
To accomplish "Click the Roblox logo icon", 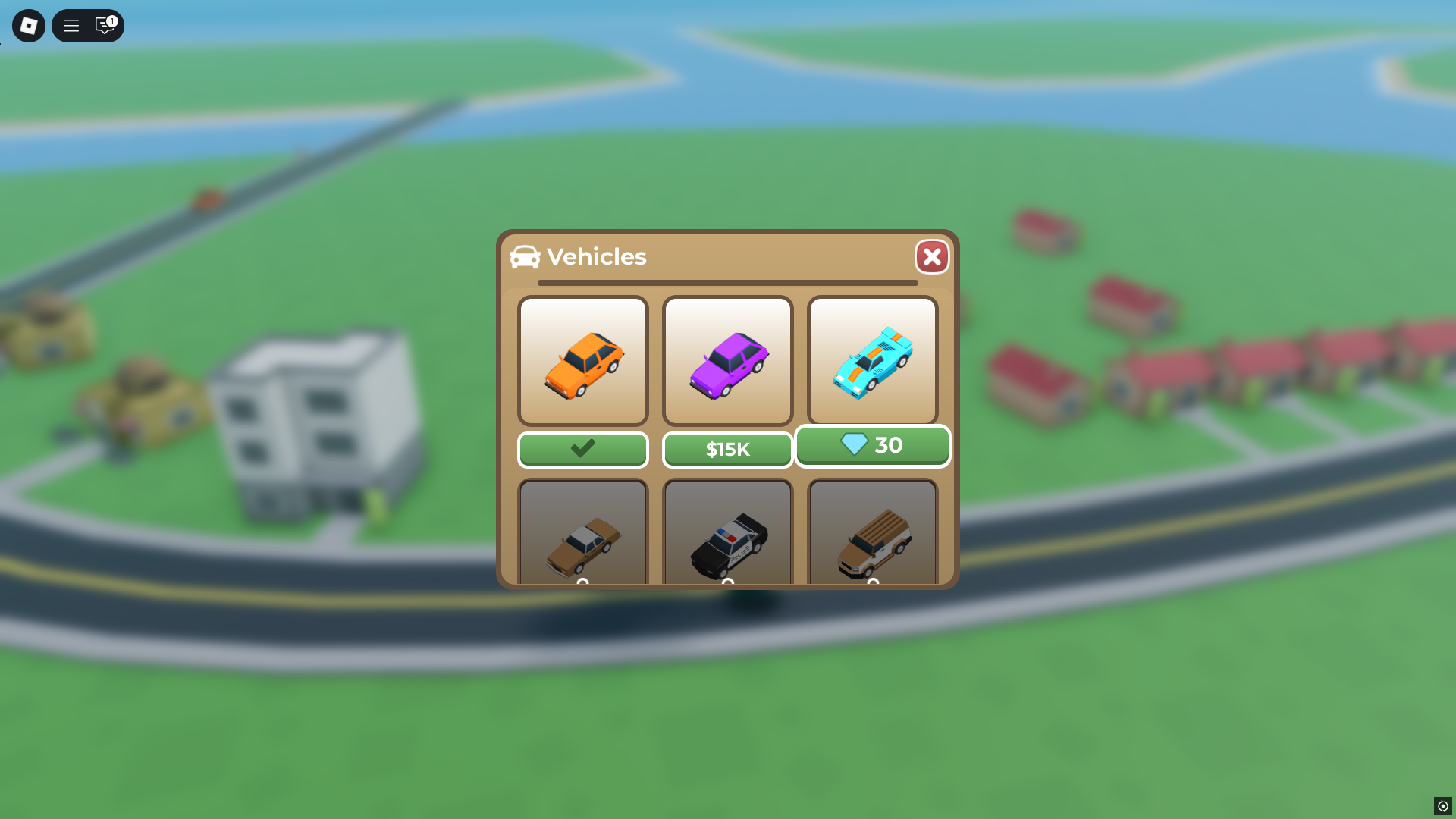I will [28, 25].
